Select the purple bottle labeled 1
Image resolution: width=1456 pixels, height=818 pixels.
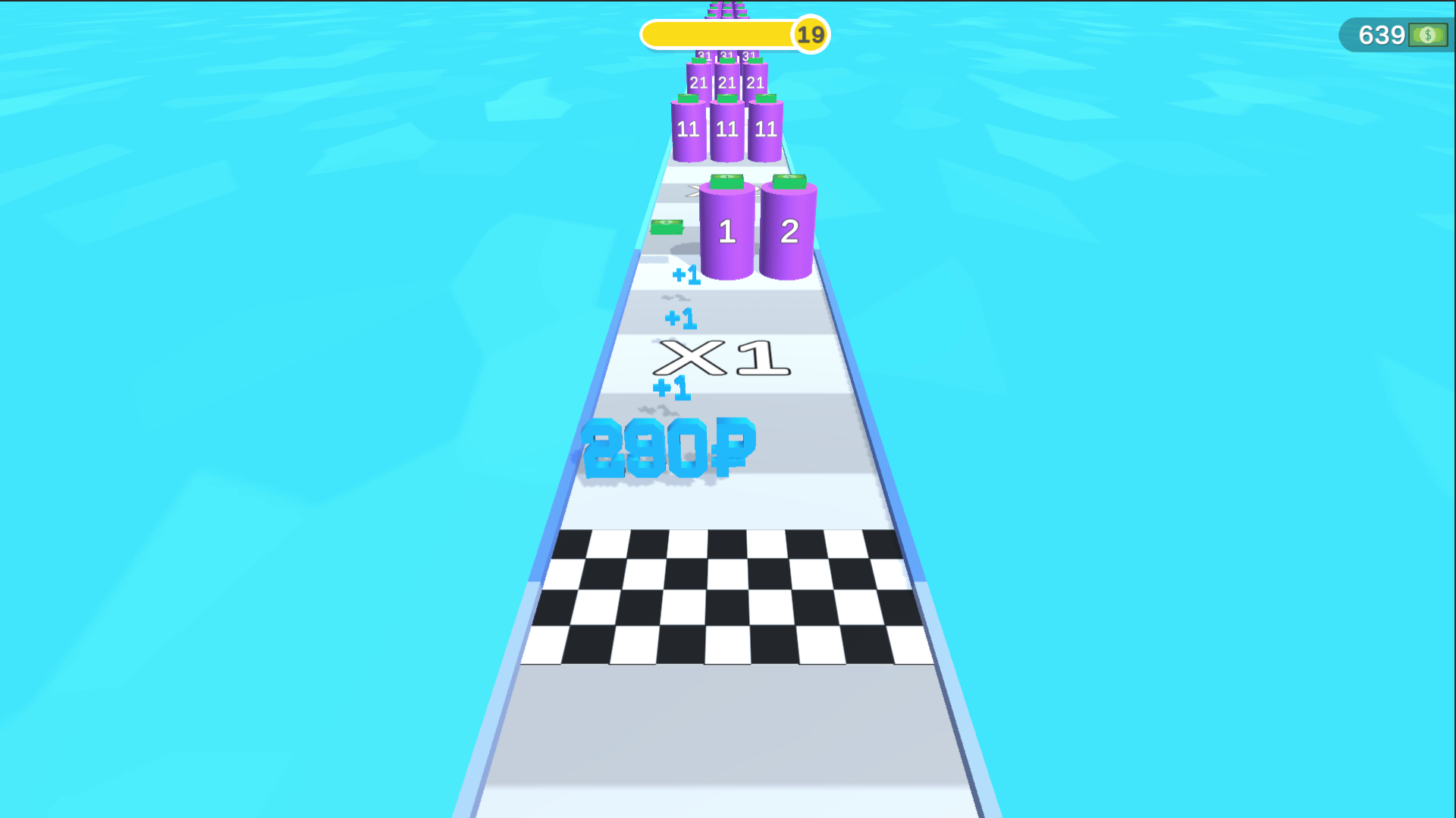(727, 231)
